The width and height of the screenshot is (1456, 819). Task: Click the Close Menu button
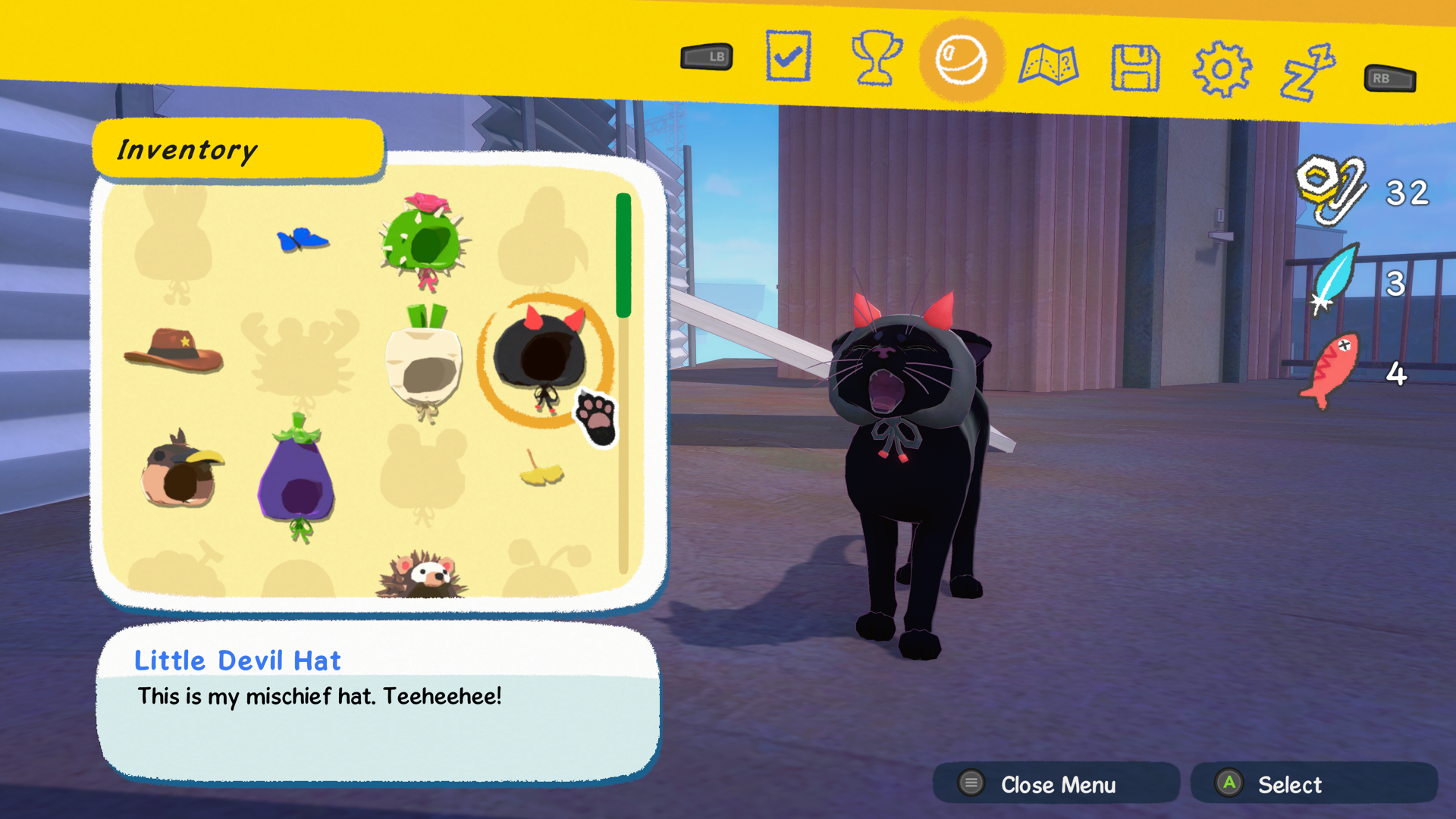[x=1057, y=784]
